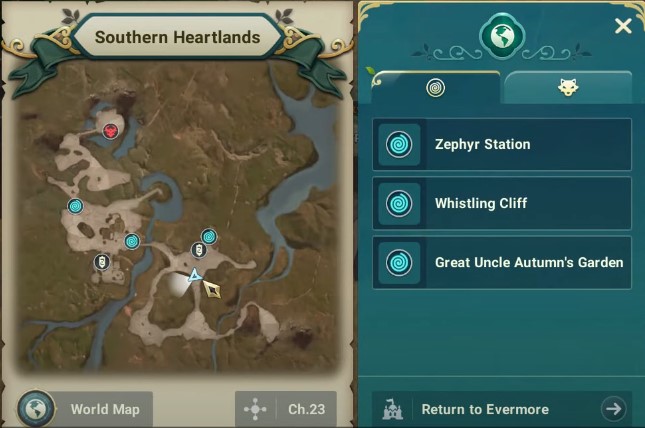Click Return to Evermore button
The height and width of the screenshot is (428, 645).
pyautogui.click(x=502, y=409)
